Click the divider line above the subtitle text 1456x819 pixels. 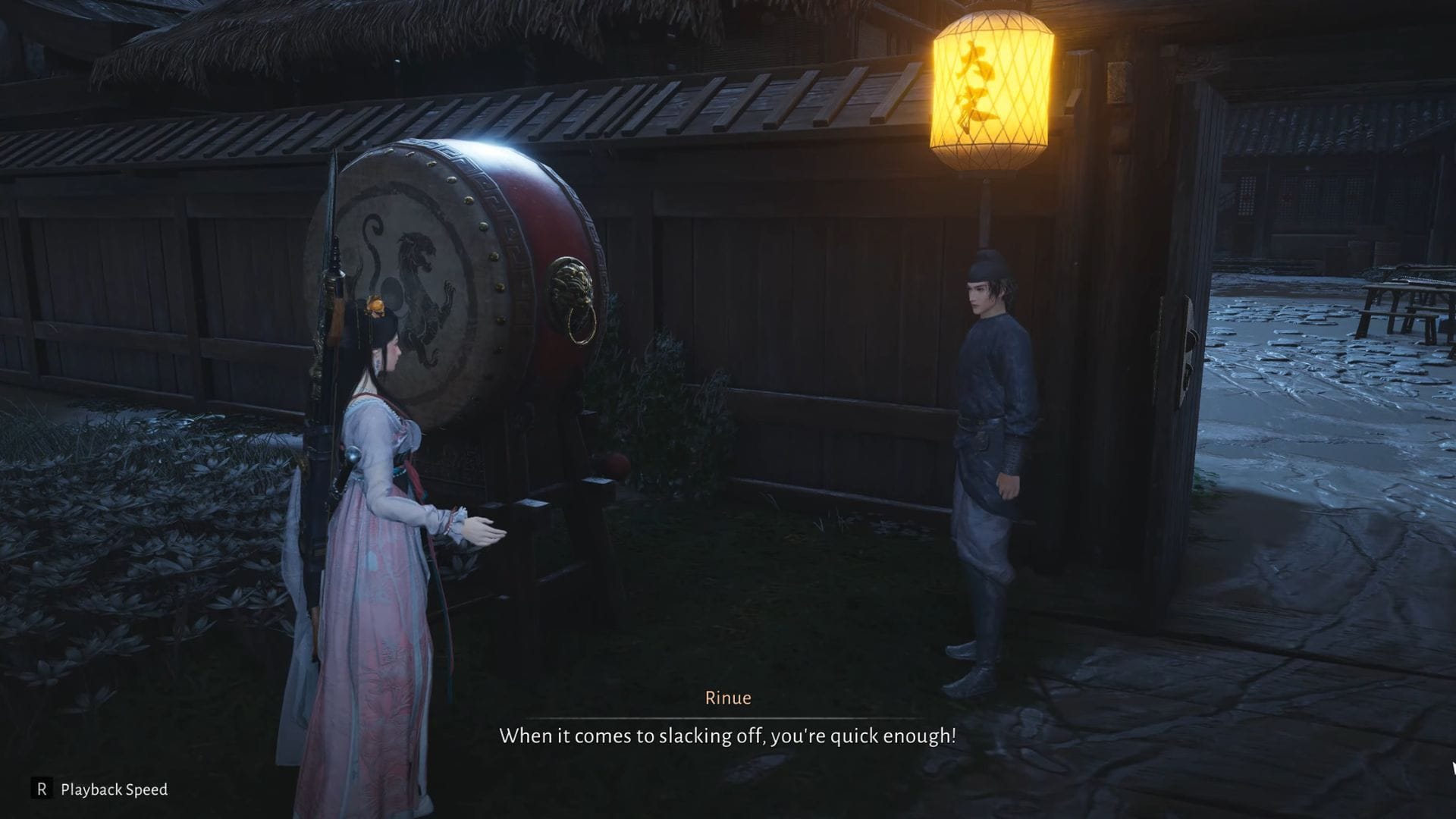(728, 717)
